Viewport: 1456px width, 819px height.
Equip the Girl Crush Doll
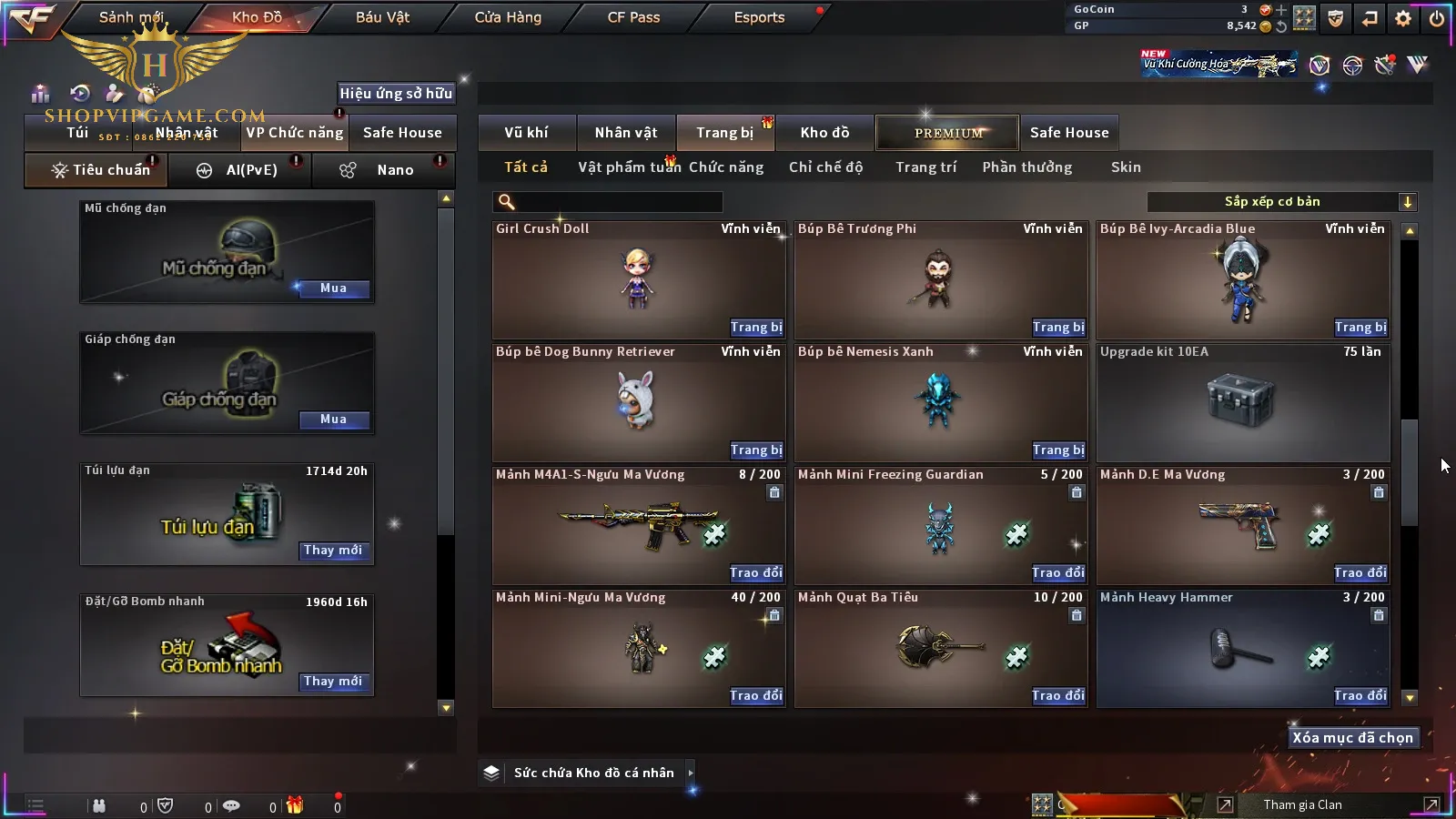point(755,328)
